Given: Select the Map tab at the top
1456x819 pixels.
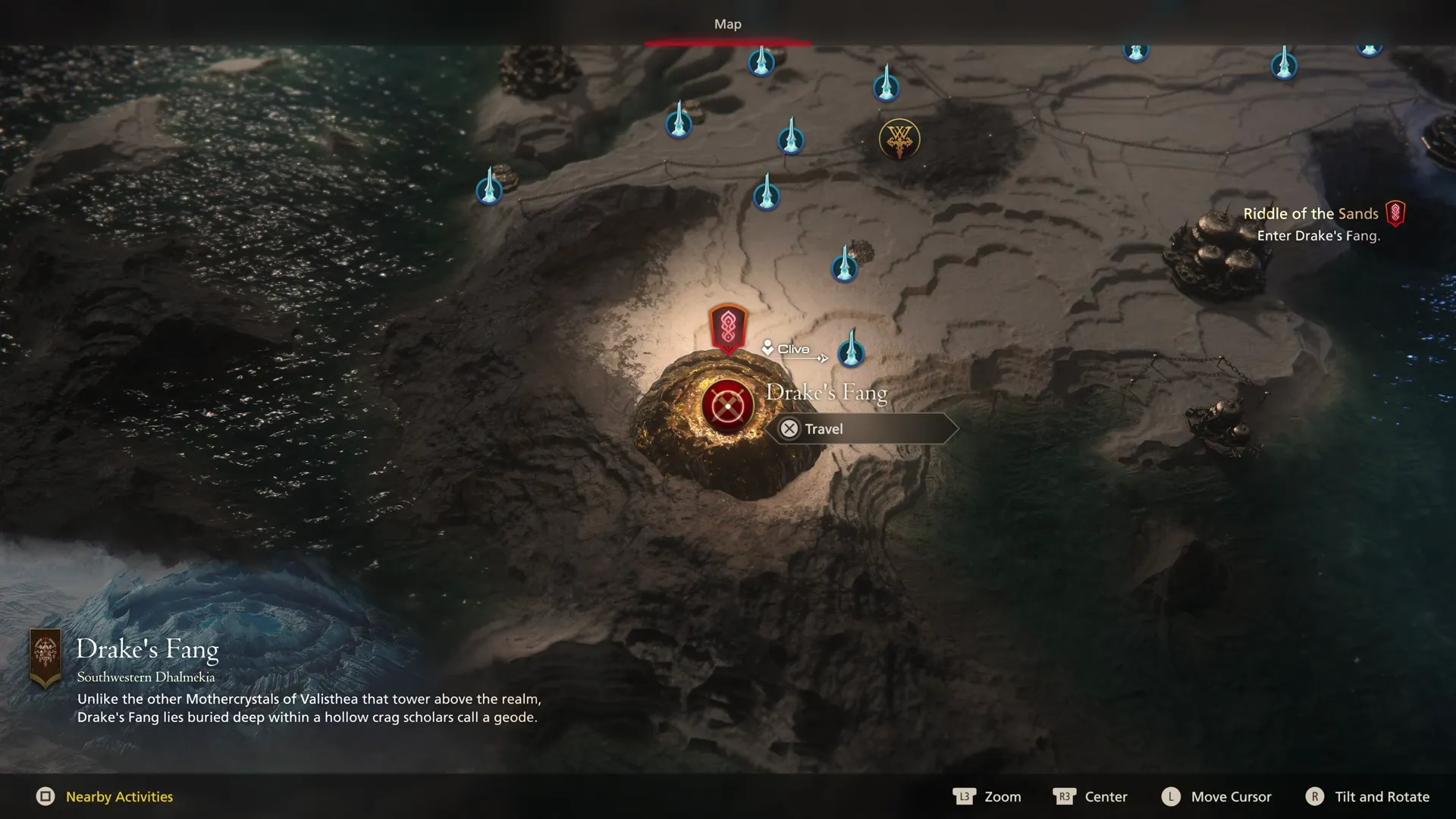Looking at the screenshot, I should [727, 24].
